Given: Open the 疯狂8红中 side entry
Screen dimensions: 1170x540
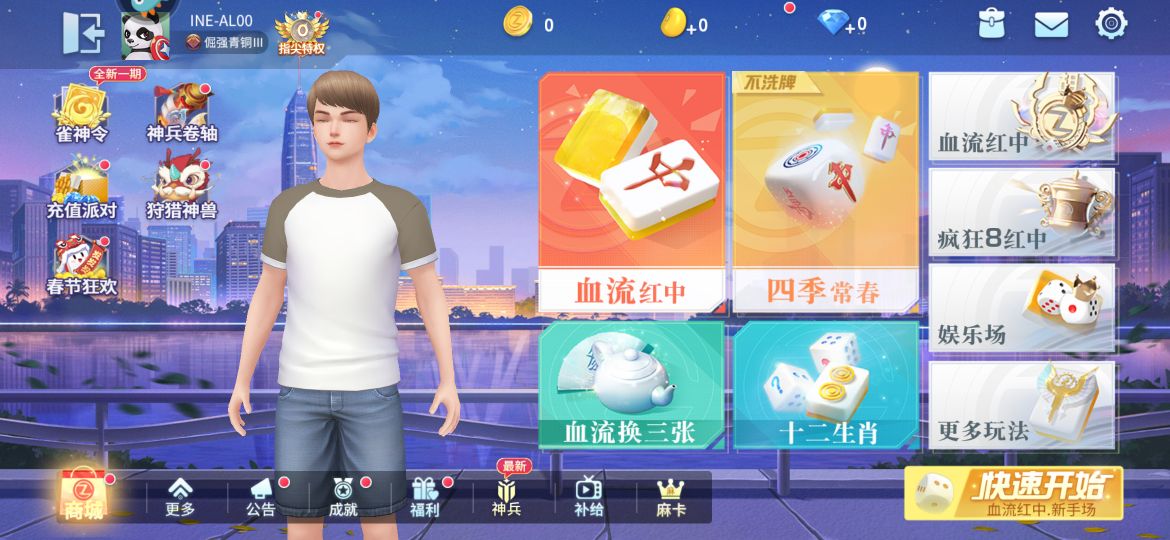Looking at the screenshot, I should click(x=1022, y=213).
